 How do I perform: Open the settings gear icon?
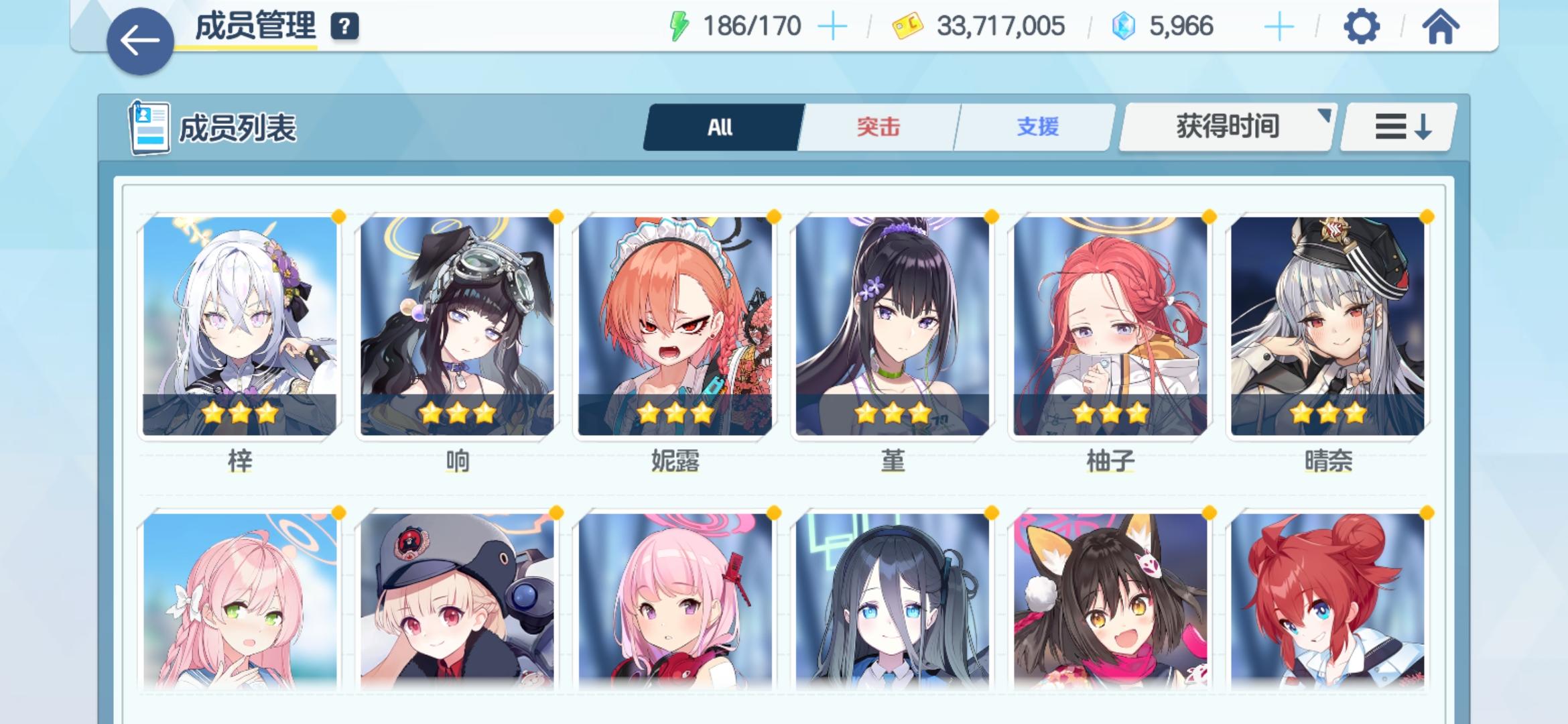point(1360,27)
